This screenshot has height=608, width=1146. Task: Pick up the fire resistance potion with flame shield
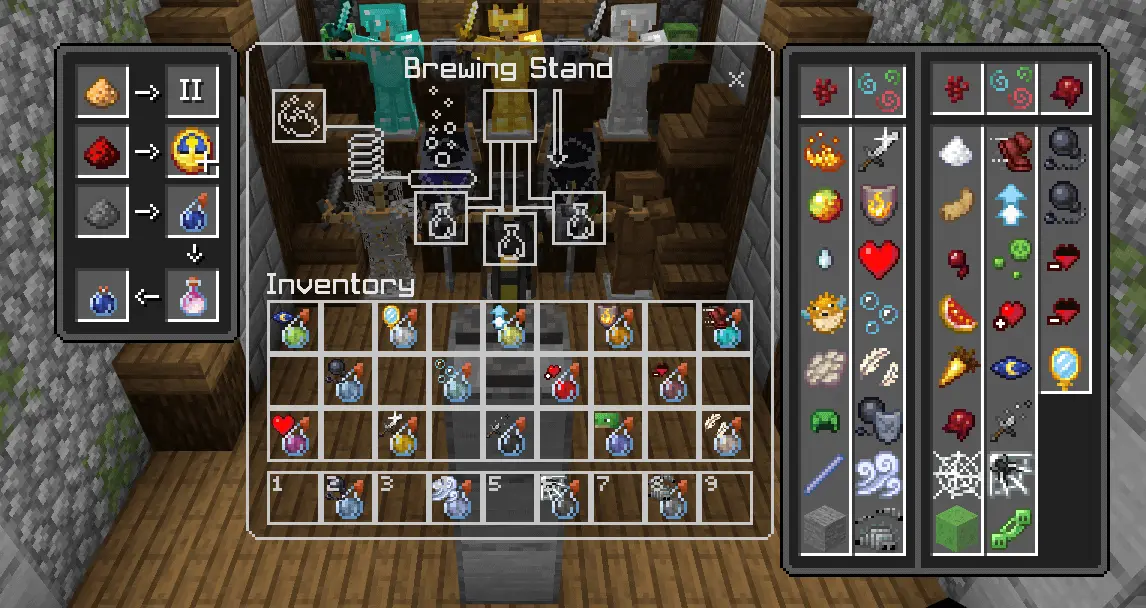click(x=617, y=326)
